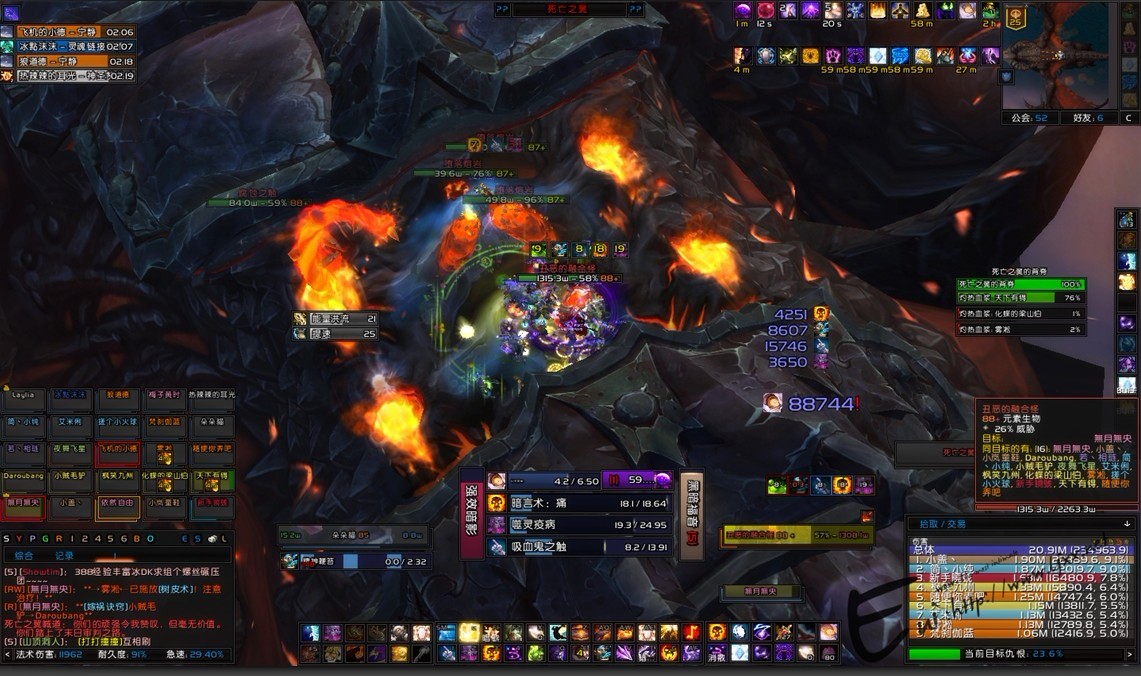The image size is (1141, 676).
Task: Switch to the 记录 chat tab
Action: (x=64, y=555)
